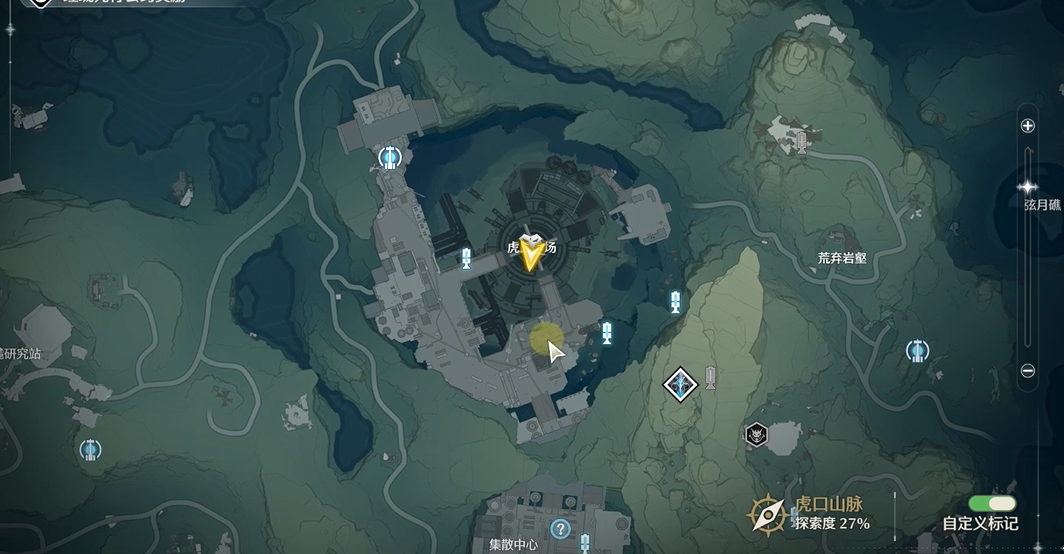Select the yellow player location arrow
Image resolution: width=1064 pixels, height=554 pixels.
(531, 256)
